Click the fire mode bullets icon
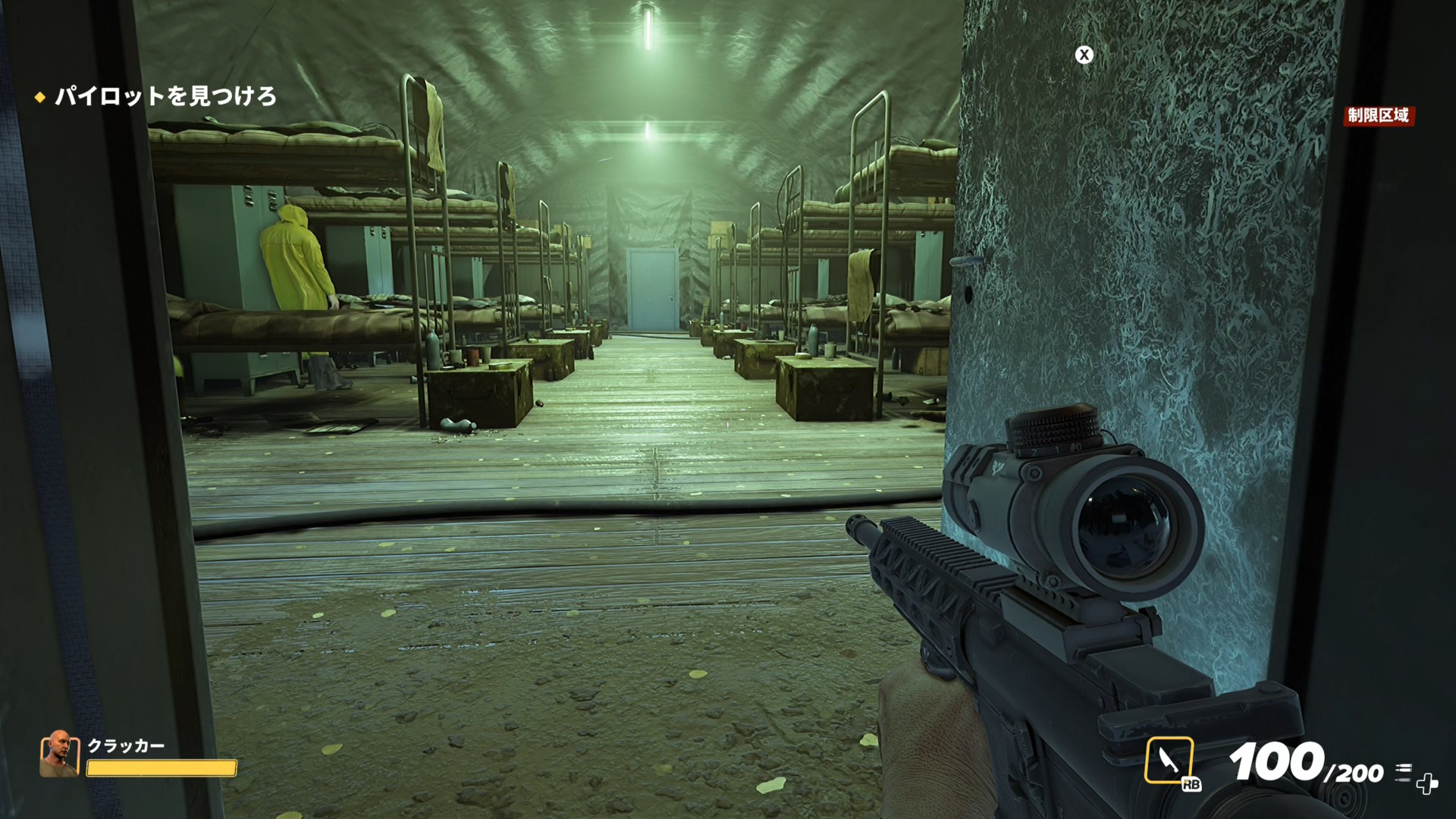This screenshot has height=819, width=1456. (1403, 771)
